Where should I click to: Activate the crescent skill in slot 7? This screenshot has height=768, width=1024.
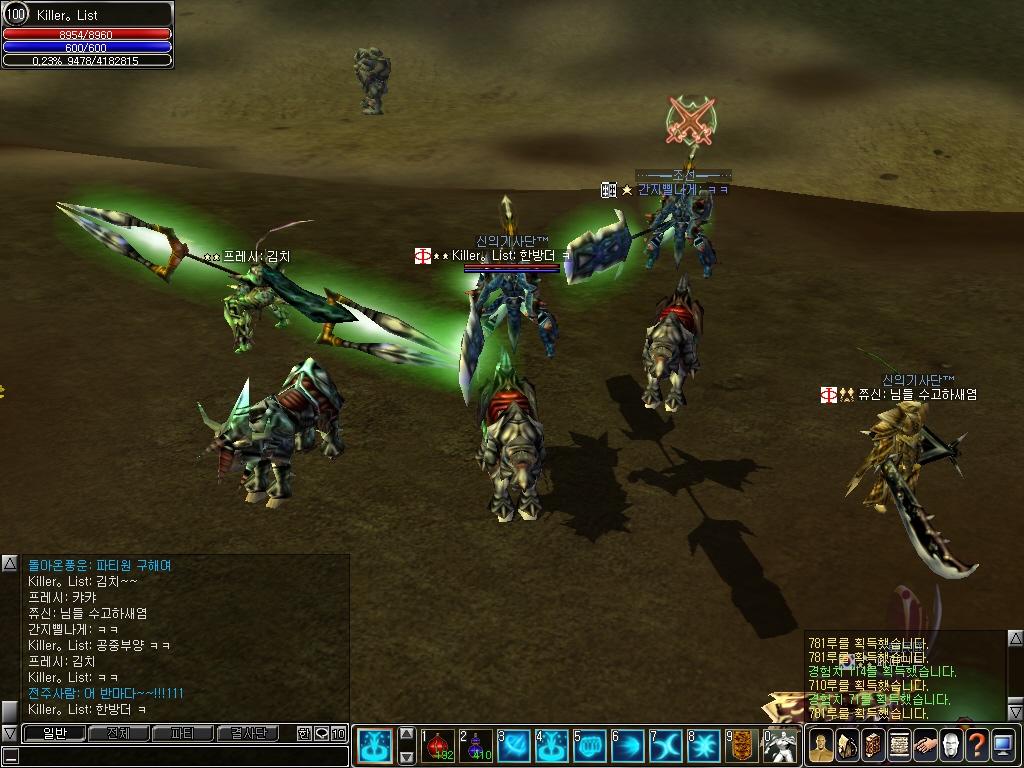[666, 745]
